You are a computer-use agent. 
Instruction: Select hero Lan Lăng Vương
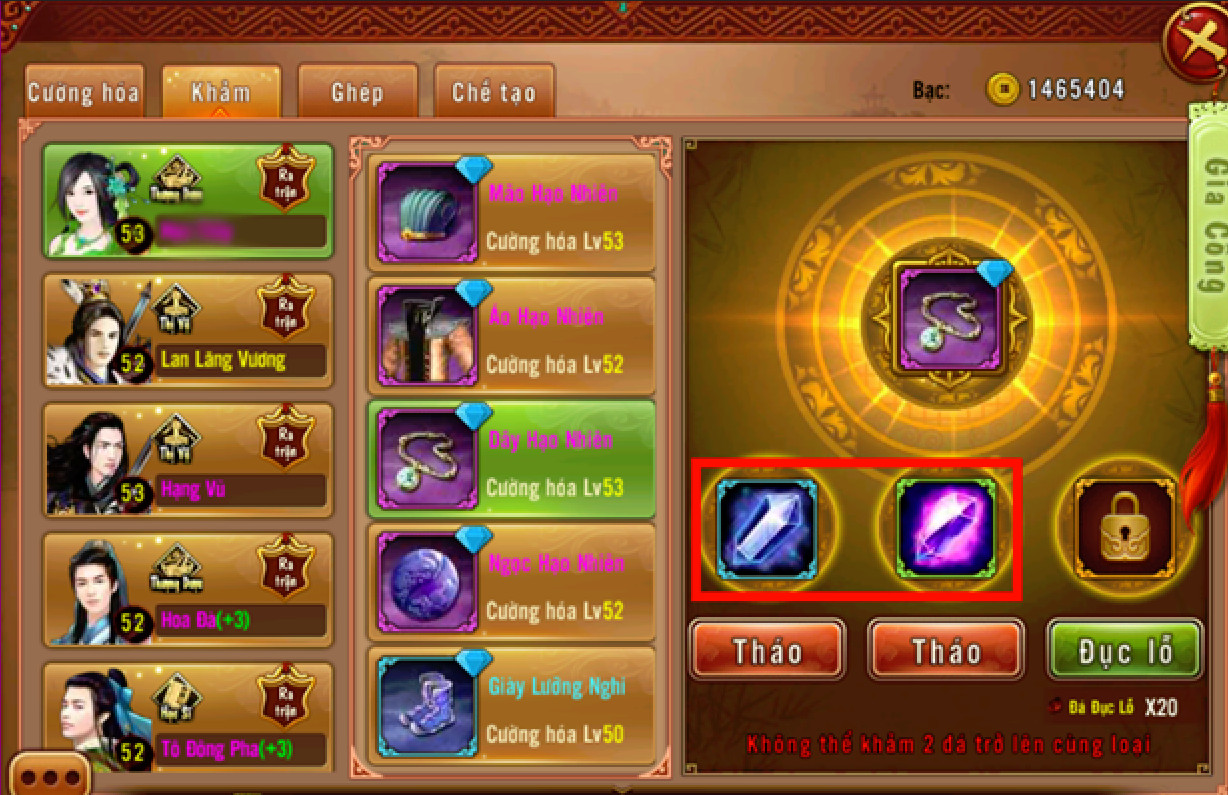tap(188, 331)
